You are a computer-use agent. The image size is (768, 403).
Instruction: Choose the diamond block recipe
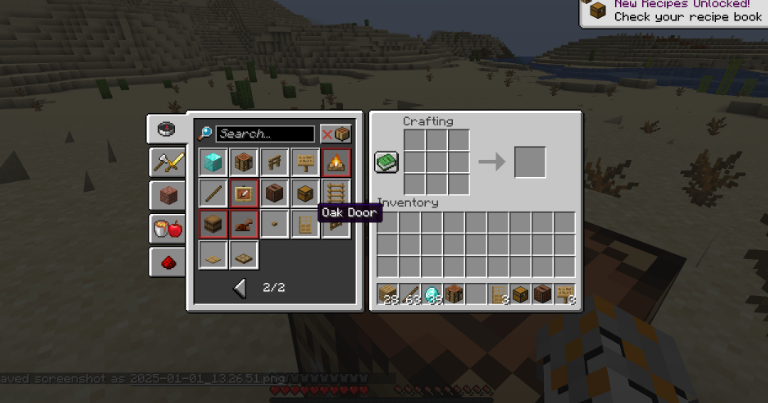click(x=213, y=162)
